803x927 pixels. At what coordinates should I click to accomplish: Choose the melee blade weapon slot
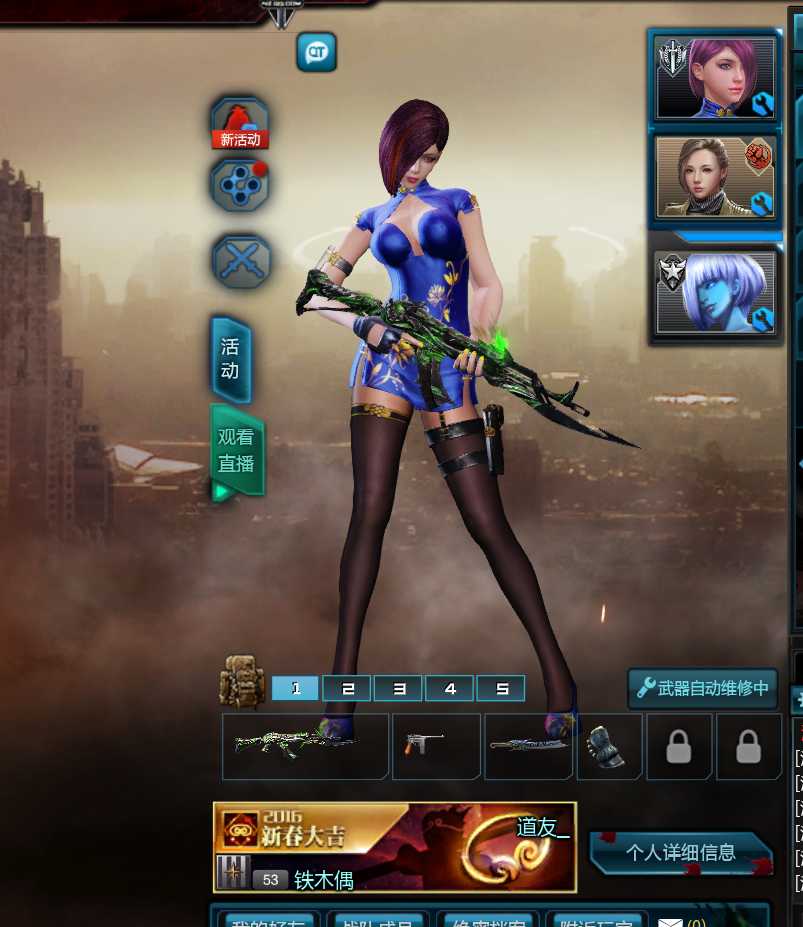[x=529, y=746]
